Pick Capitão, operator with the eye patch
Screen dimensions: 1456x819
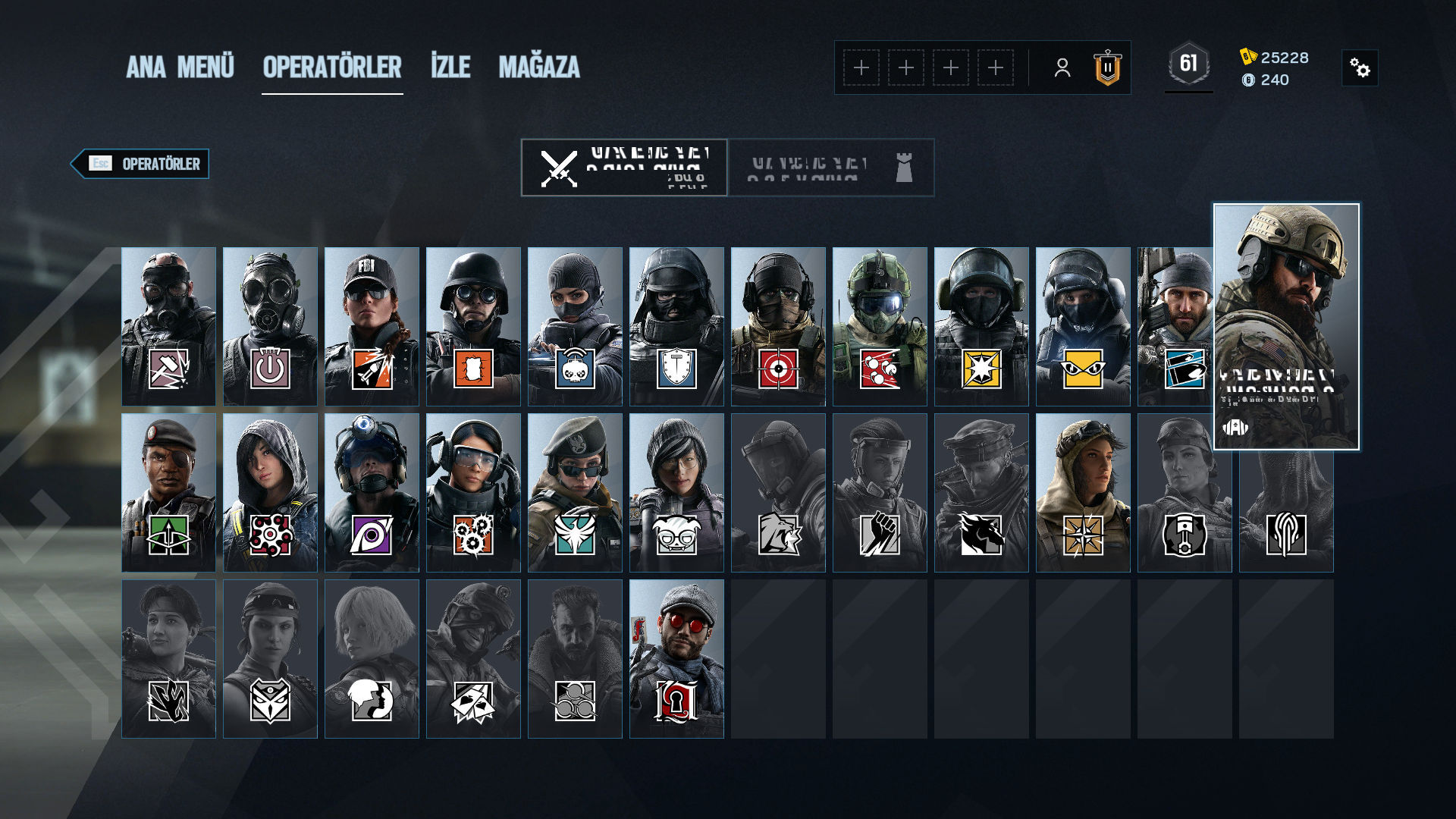coord(168,492)
